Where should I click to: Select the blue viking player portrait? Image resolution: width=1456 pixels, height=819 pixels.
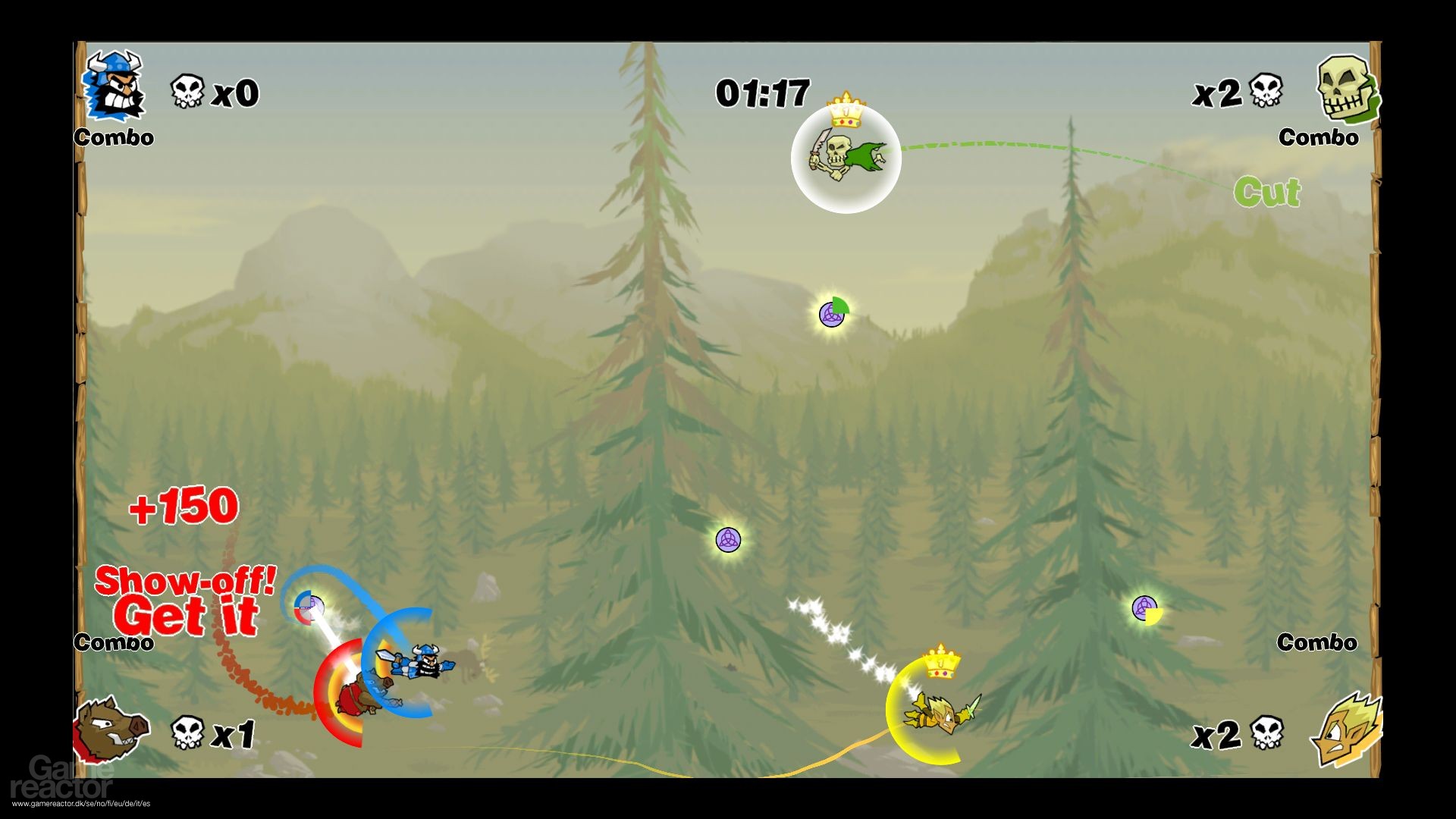(115, 87)
